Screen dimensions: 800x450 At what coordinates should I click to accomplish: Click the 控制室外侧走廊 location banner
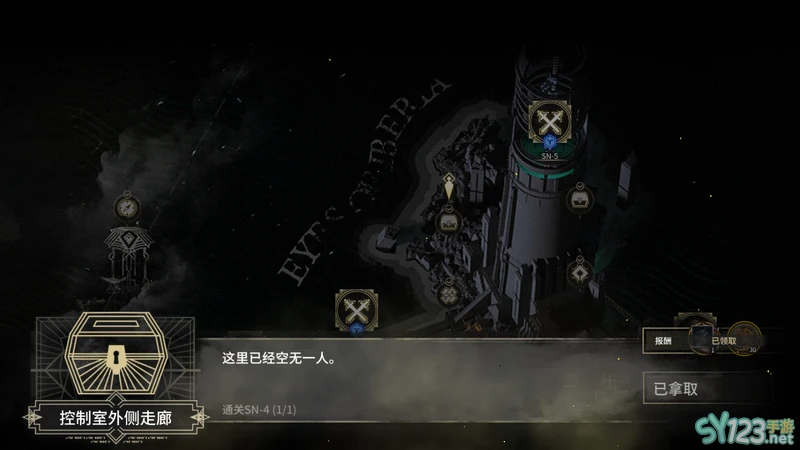coord(116,416)
